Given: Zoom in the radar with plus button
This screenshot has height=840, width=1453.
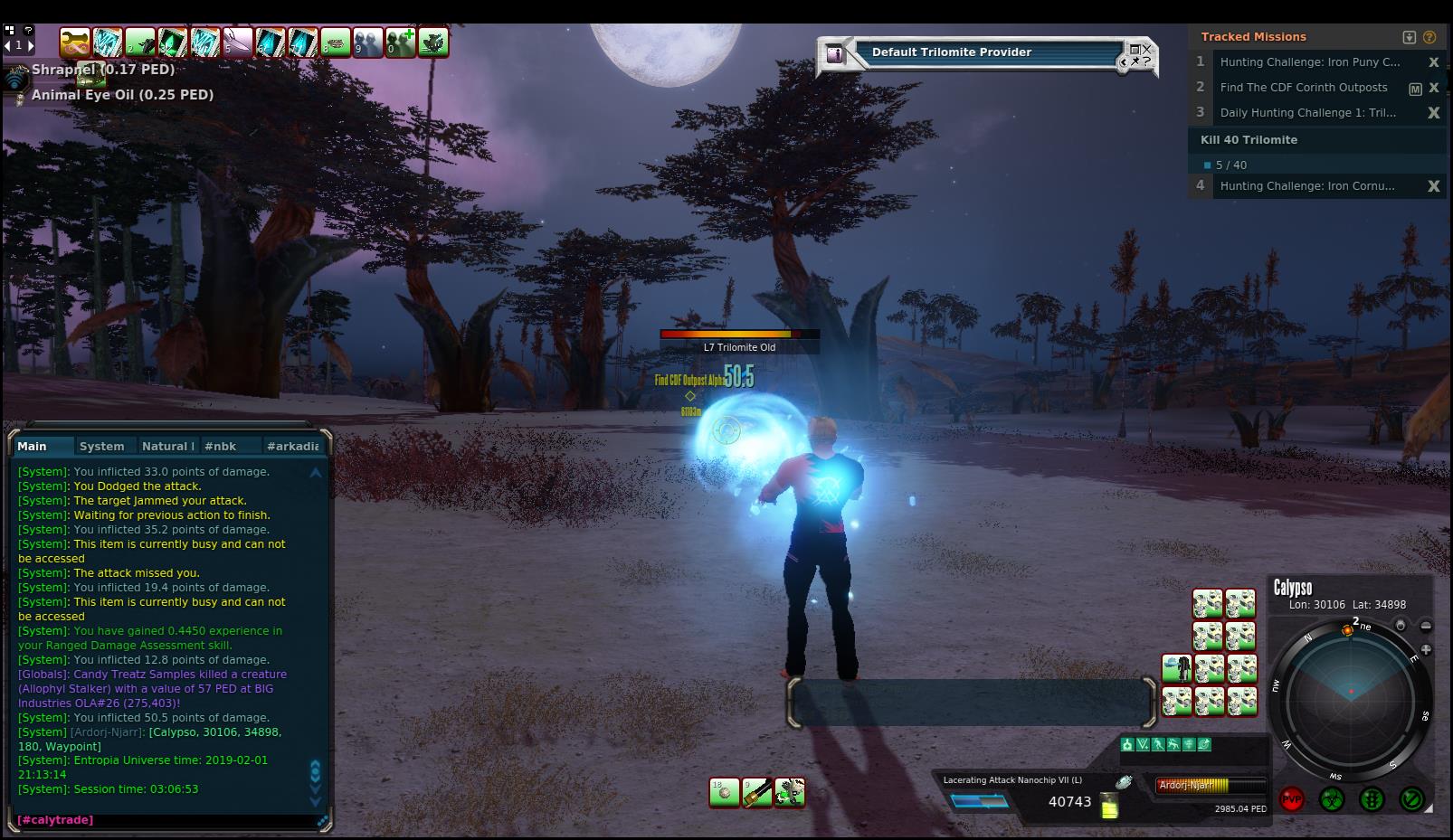Looking at the screenshot, I should point(1426,649).
